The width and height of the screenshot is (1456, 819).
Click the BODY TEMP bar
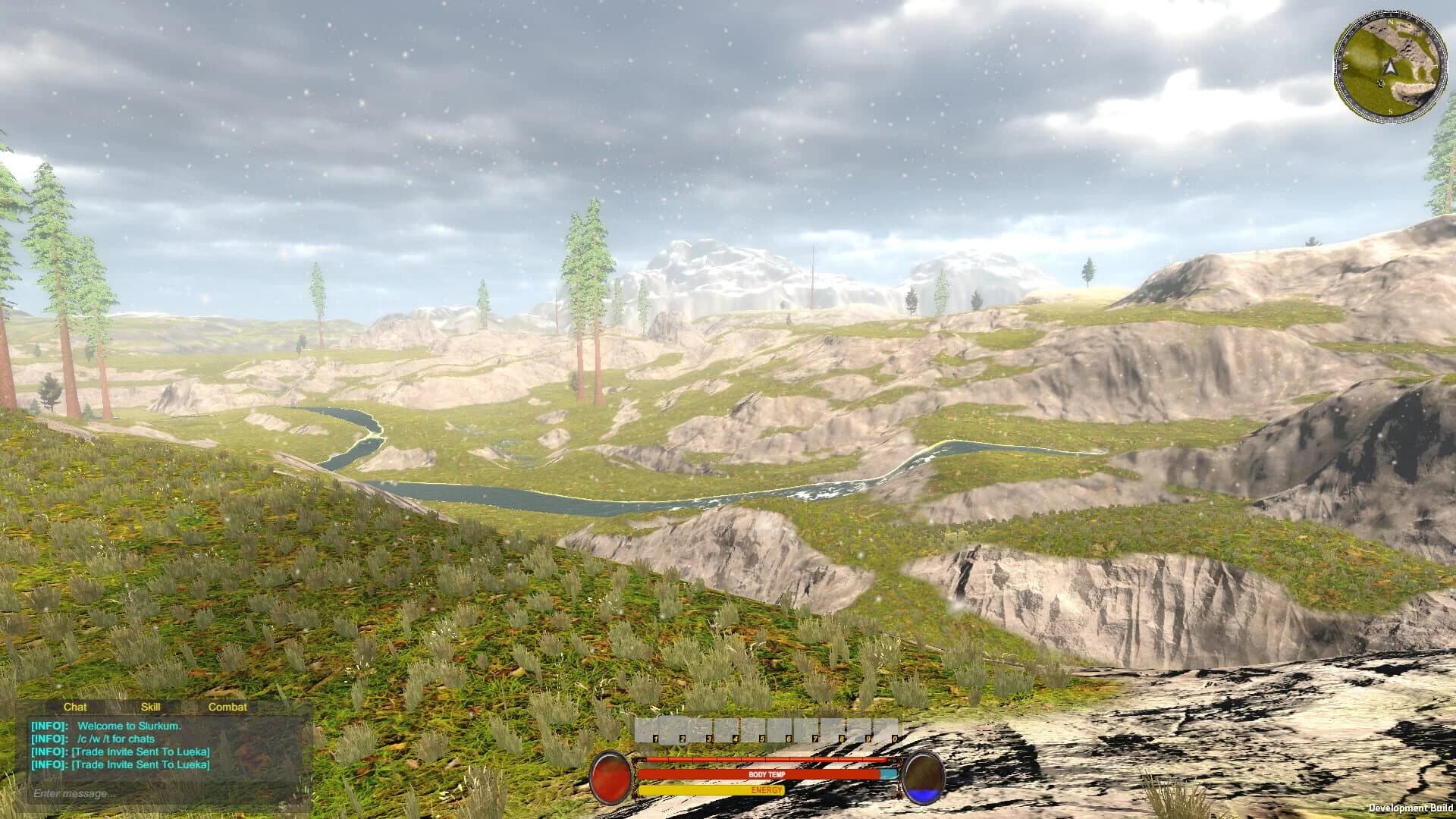tap(767, 774)
